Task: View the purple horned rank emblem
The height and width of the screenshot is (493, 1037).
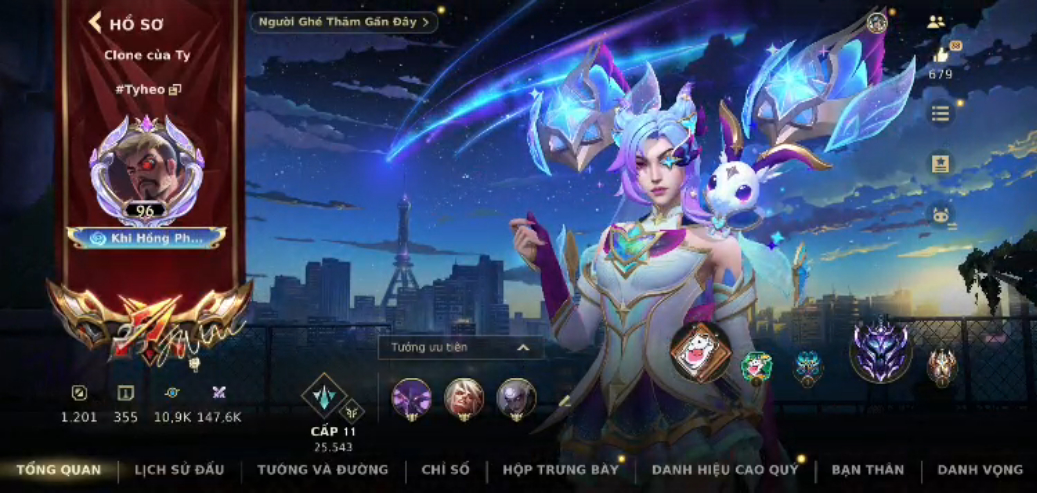Action: (x=880, y=352)
